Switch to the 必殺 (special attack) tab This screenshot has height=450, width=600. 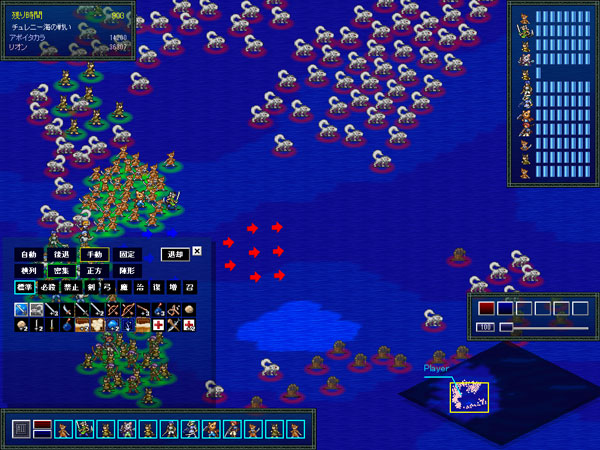coord(50,288)
